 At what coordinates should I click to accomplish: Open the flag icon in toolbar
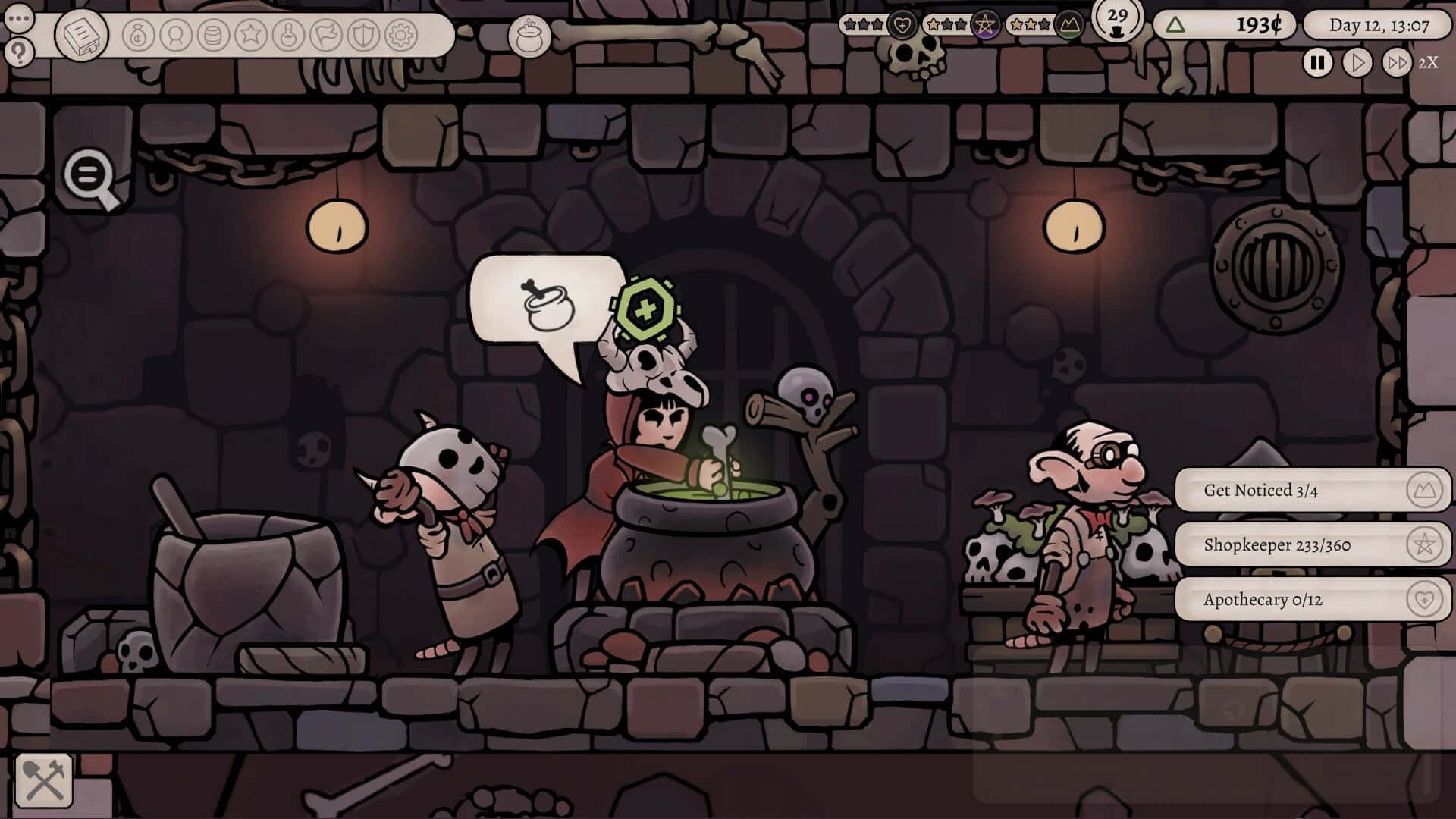pos(326,35)
